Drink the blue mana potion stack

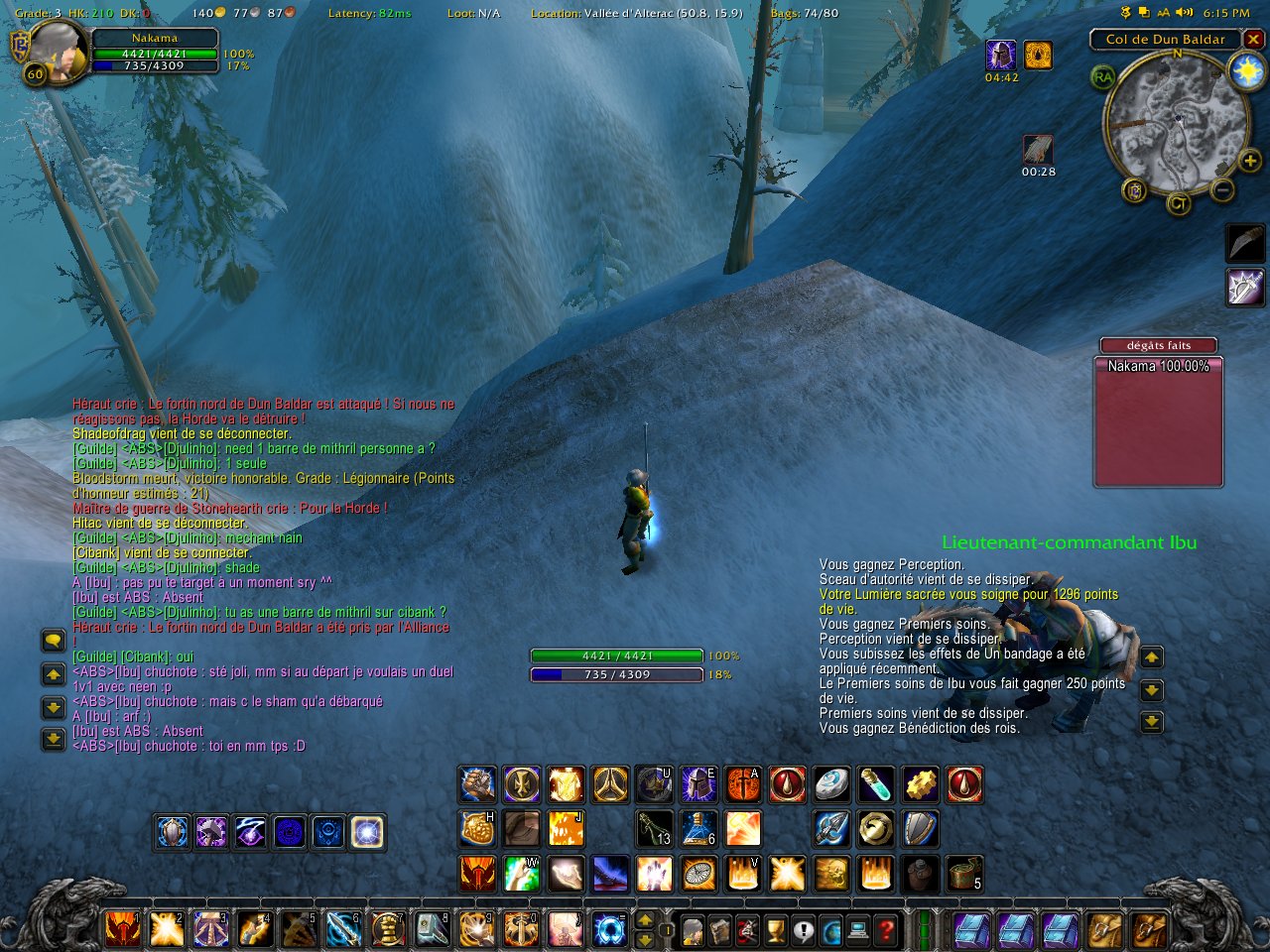coord(698,829)
